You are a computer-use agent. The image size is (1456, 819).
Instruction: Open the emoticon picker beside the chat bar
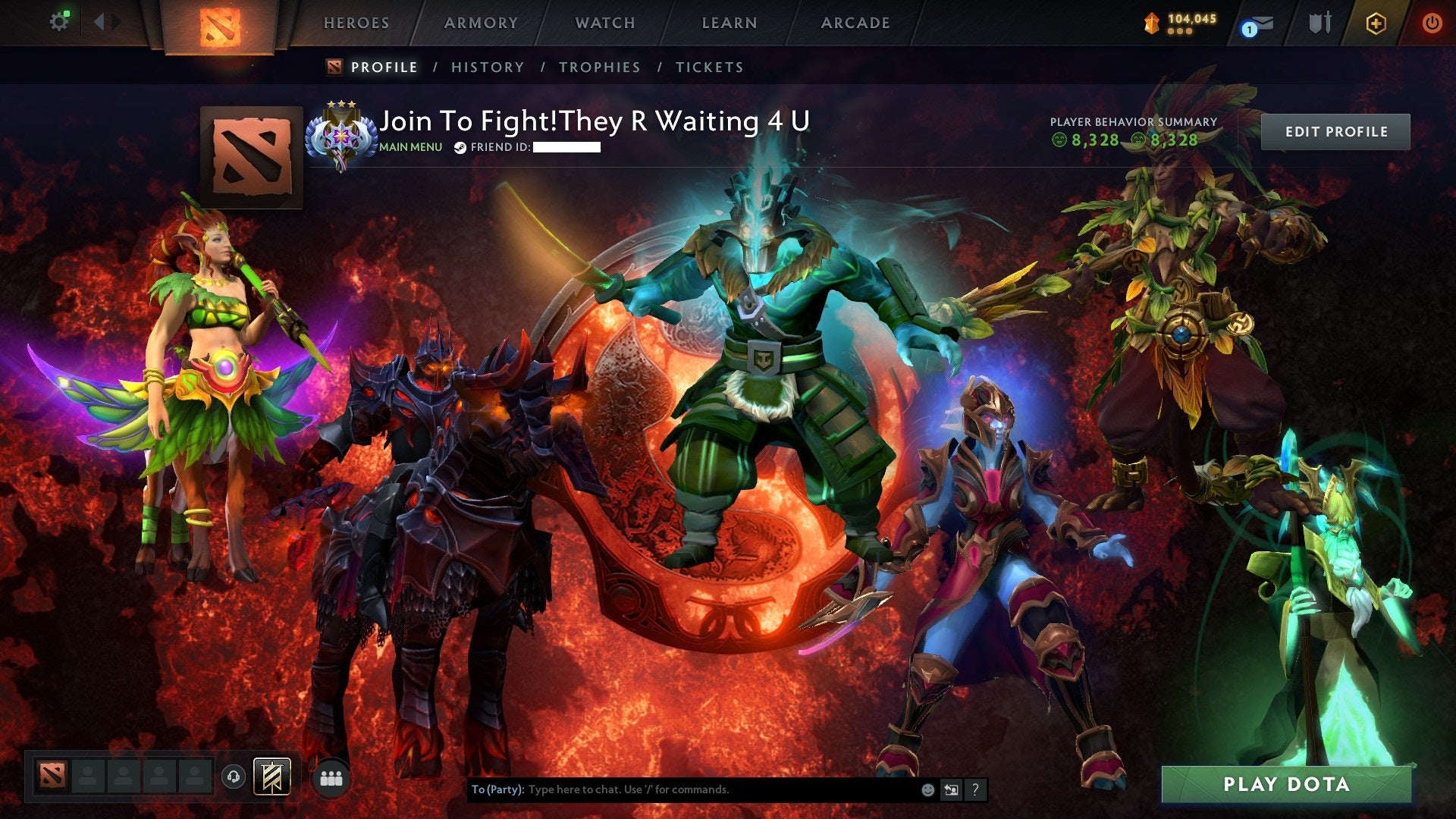point(927,789)
